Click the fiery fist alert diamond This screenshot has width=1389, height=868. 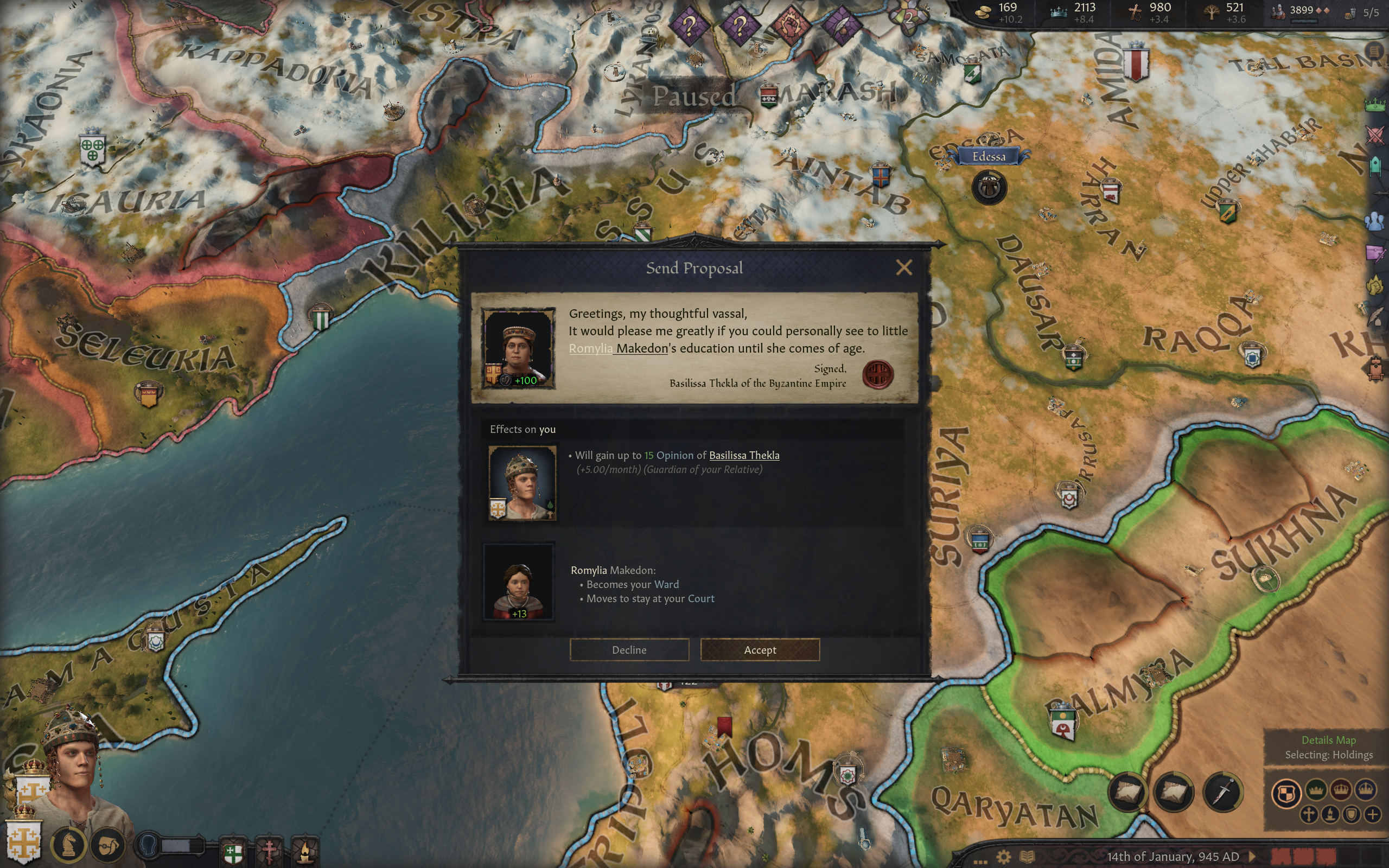click(791, 25)
